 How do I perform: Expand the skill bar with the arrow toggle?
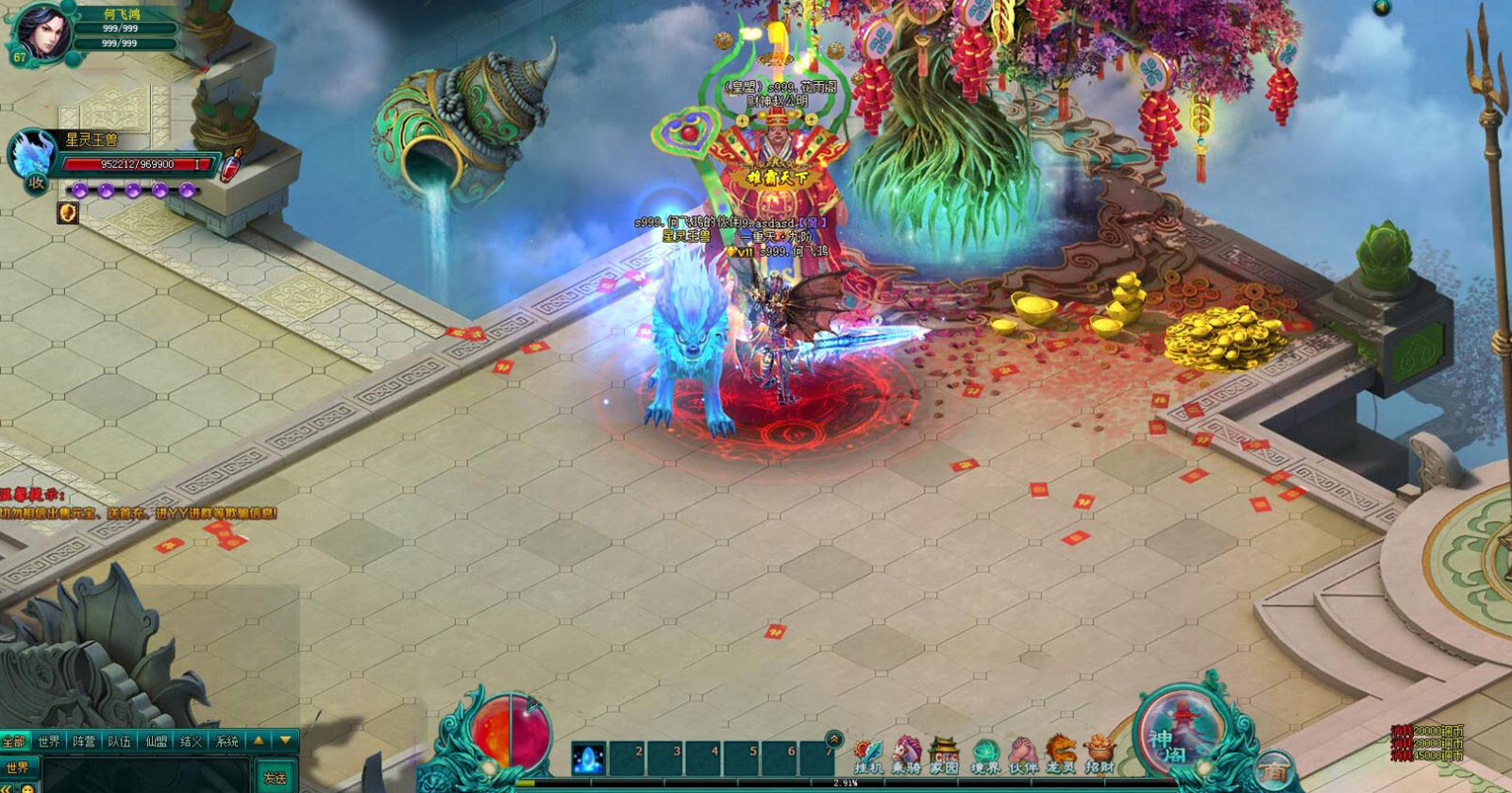coord(833,738)
